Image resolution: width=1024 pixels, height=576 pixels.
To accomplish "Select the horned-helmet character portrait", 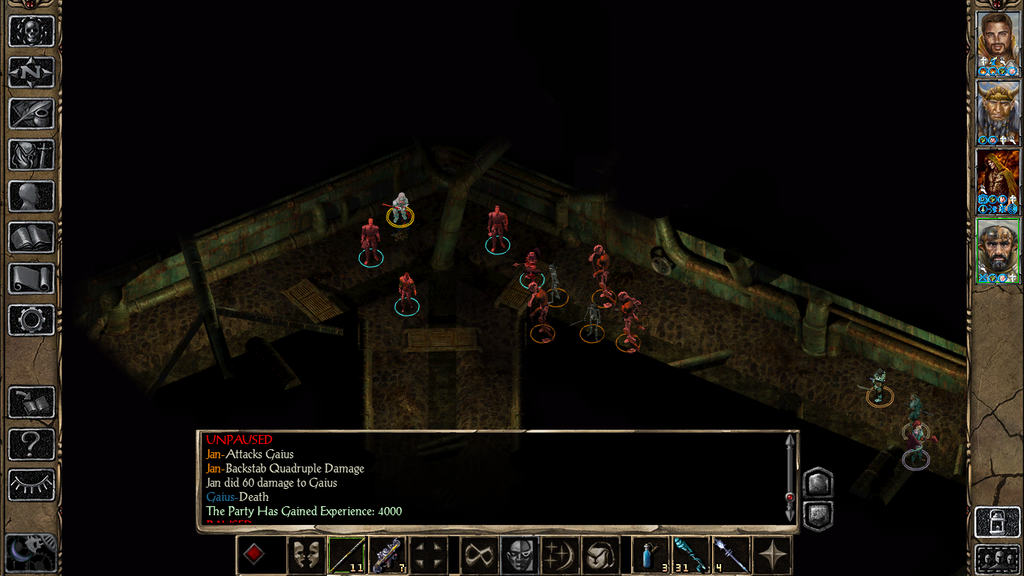I will [997, 112].
